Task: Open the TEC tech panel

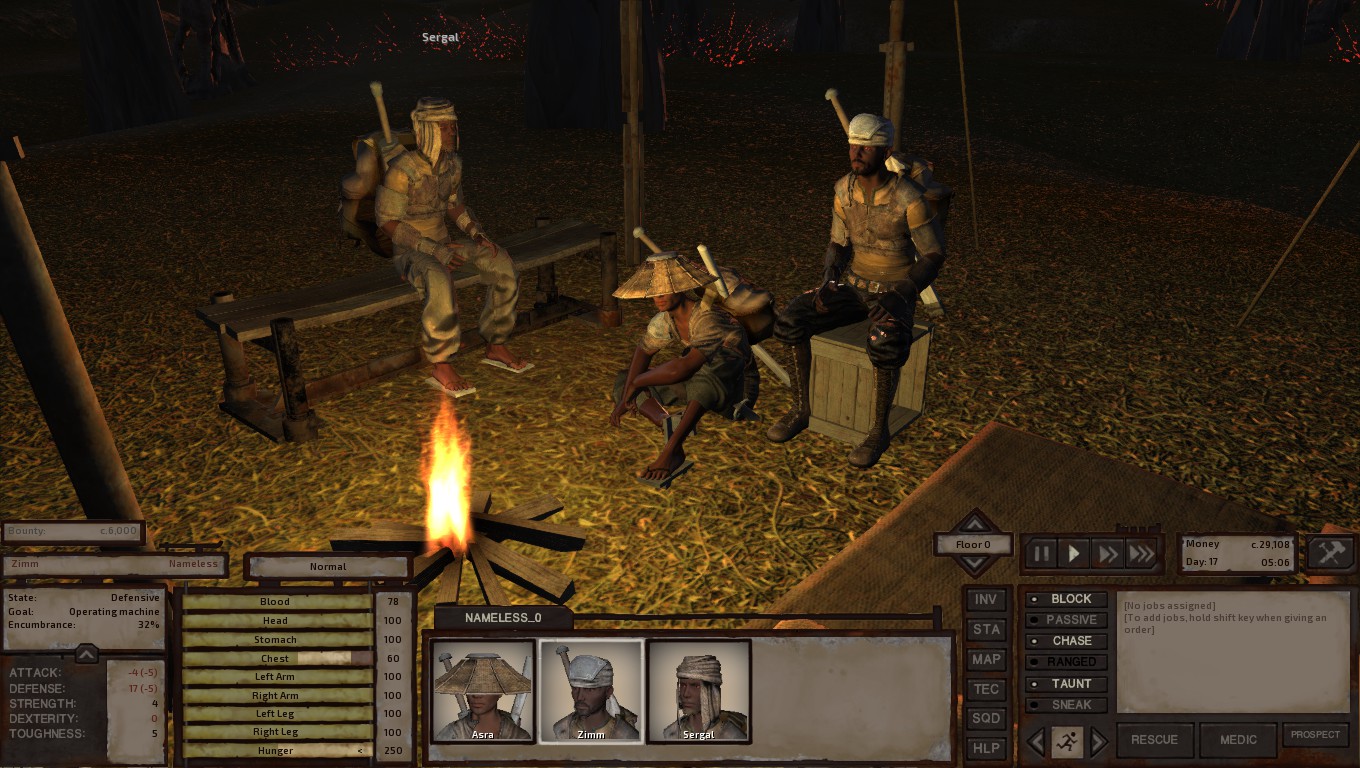Action: click(x=986, y=689)
